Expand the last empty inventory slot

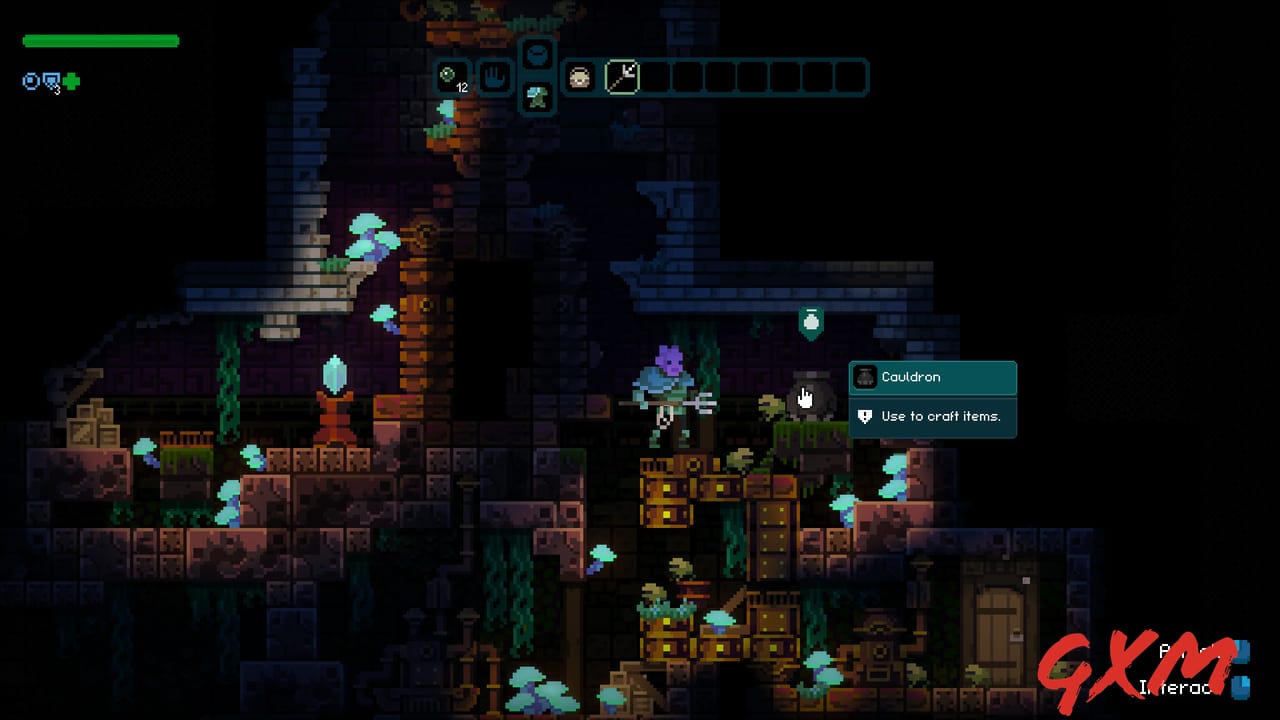tap(852, 78)
